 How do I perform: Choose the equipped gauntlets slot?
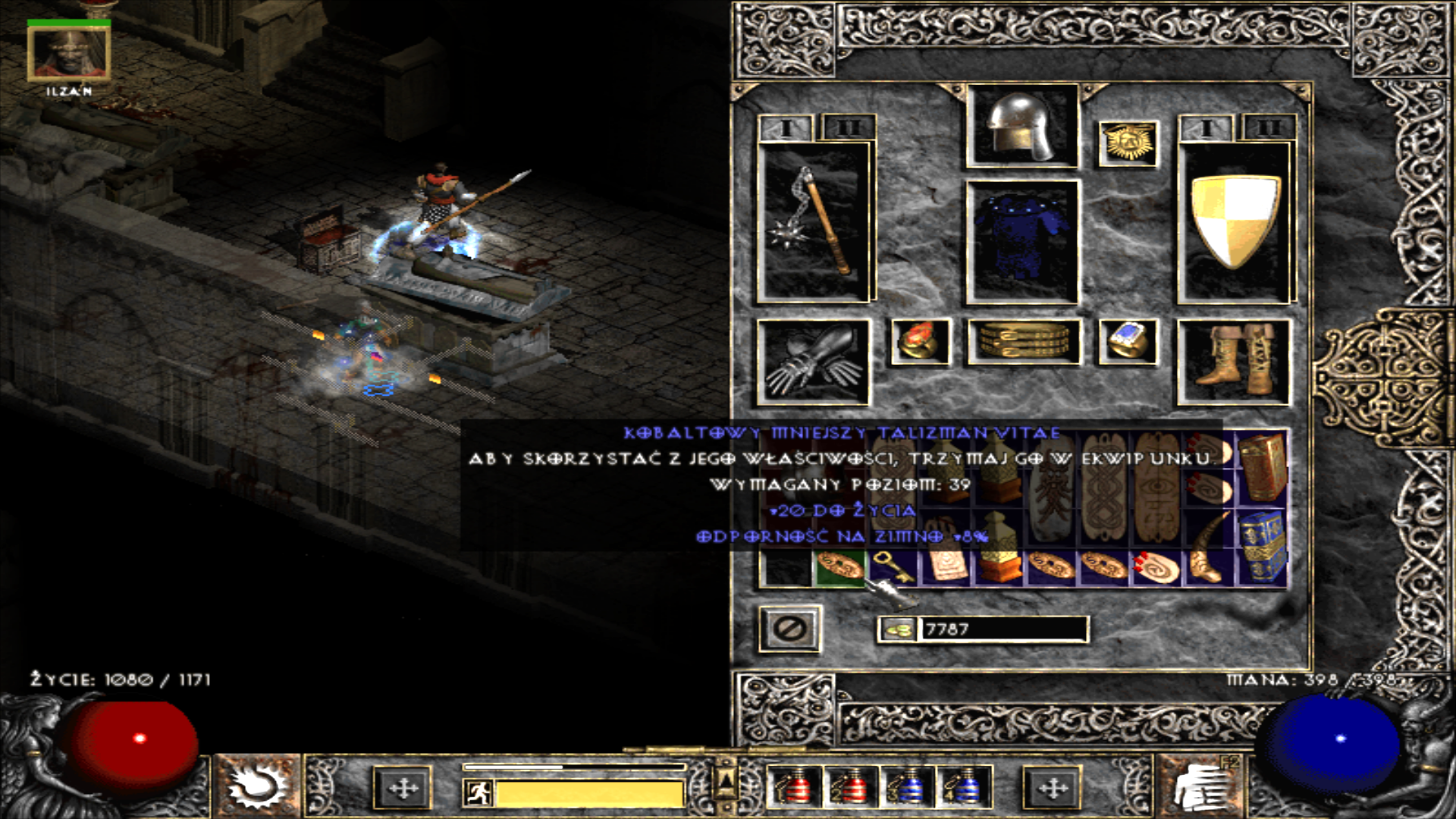pyautogui.click(x=813, y=362)
